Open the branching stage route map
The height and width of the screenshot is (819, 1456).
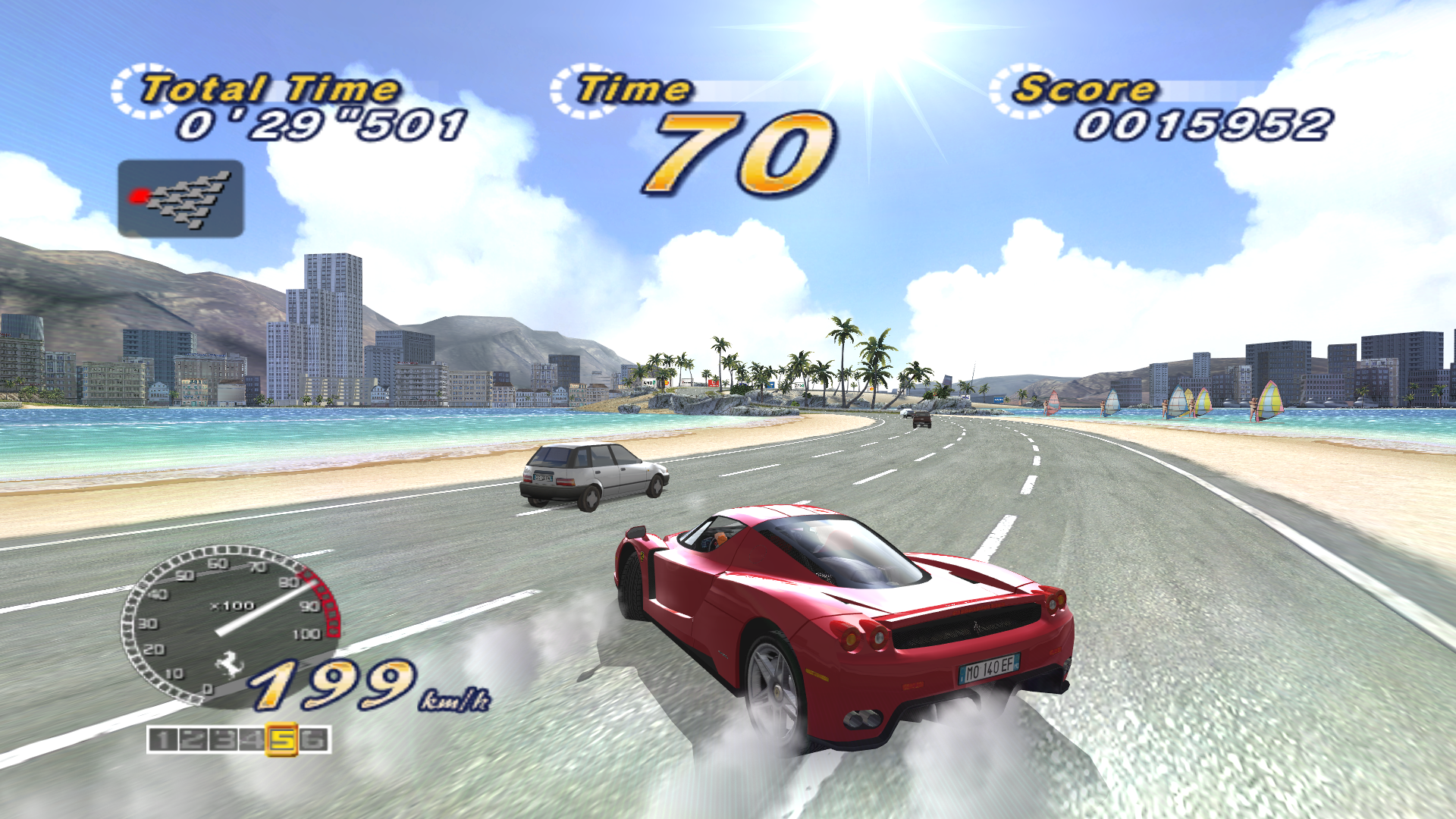click(x=180, y=199)
